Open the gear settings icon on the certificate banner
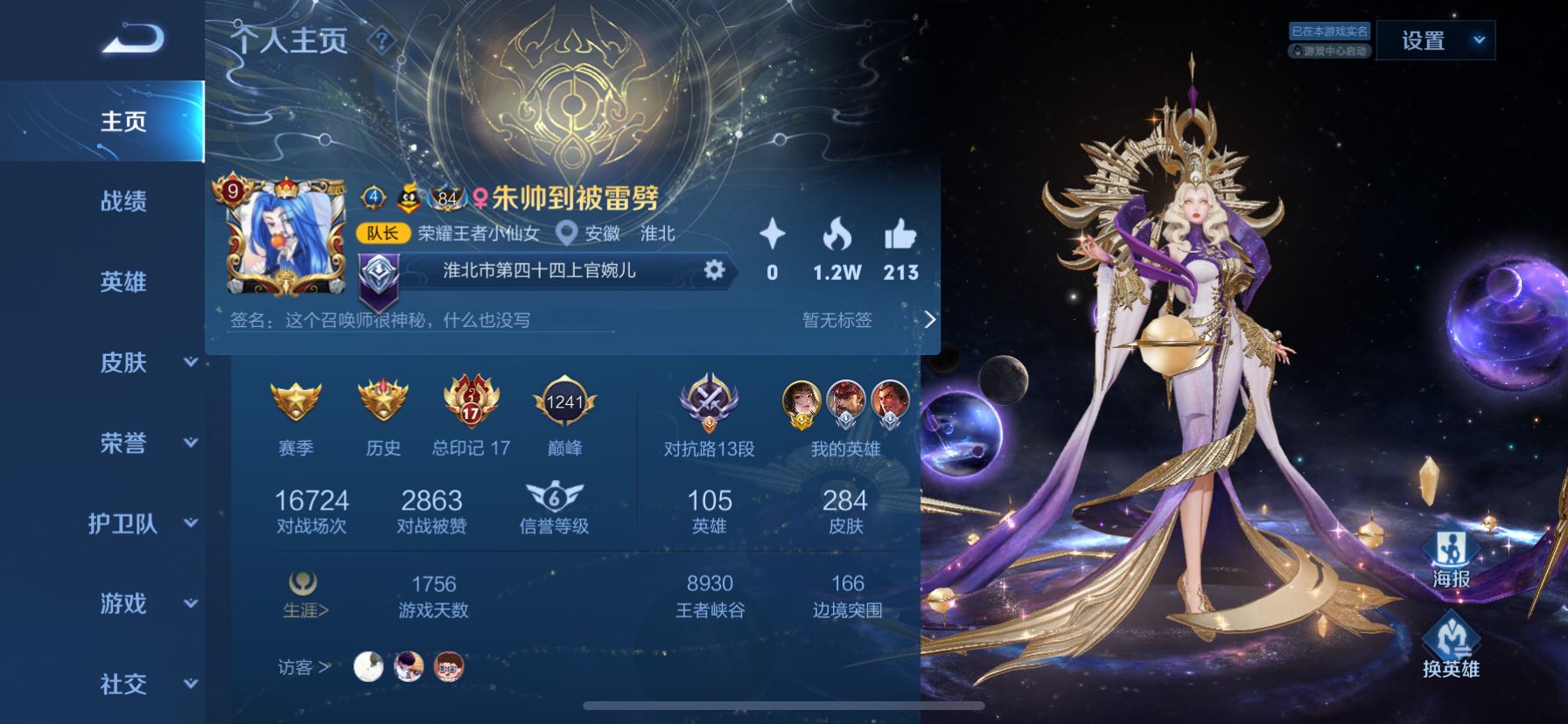Image resolution: width=1568 pixels, height=724 pixels. click(716, 271)
